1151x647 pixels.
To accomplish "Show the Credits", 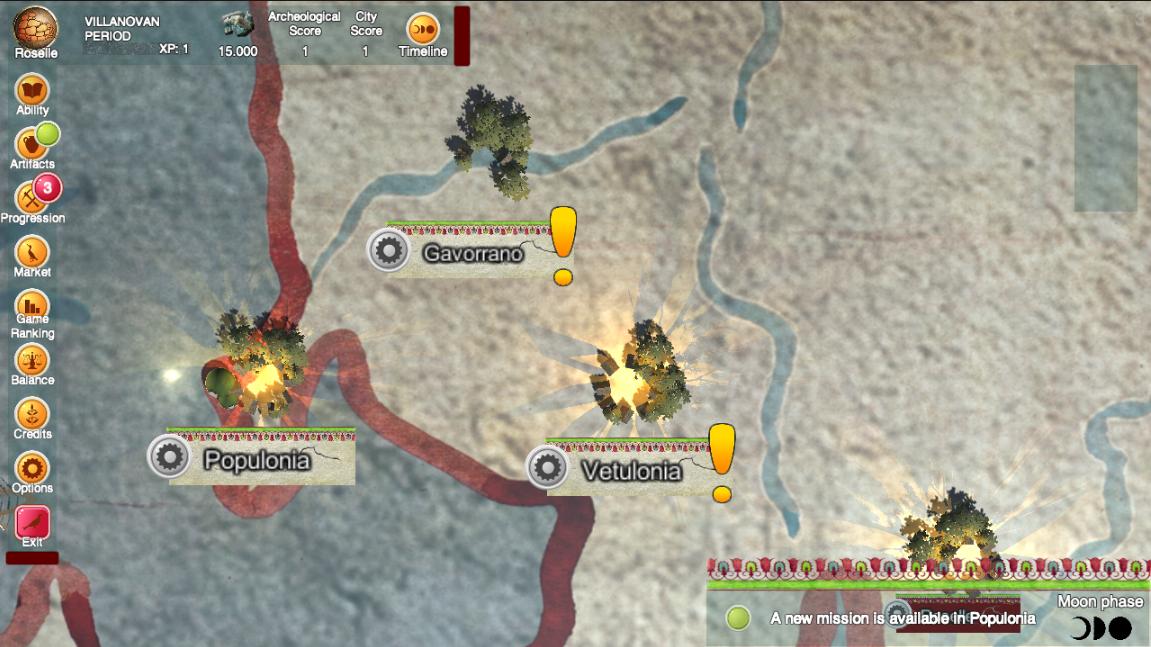I will [32, 414].
